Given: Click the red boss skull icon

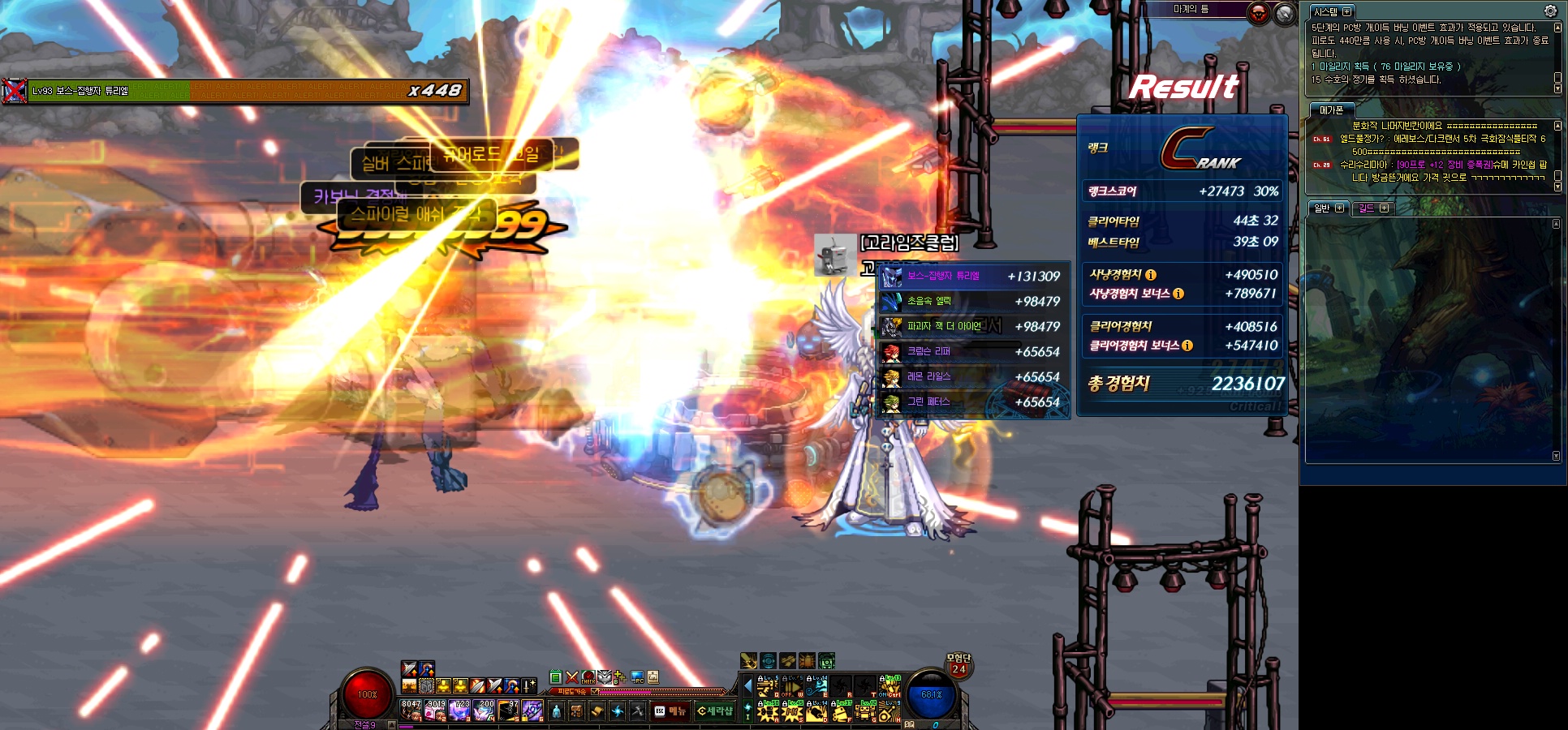Looking at the screenshot, I should point(1258,13).
